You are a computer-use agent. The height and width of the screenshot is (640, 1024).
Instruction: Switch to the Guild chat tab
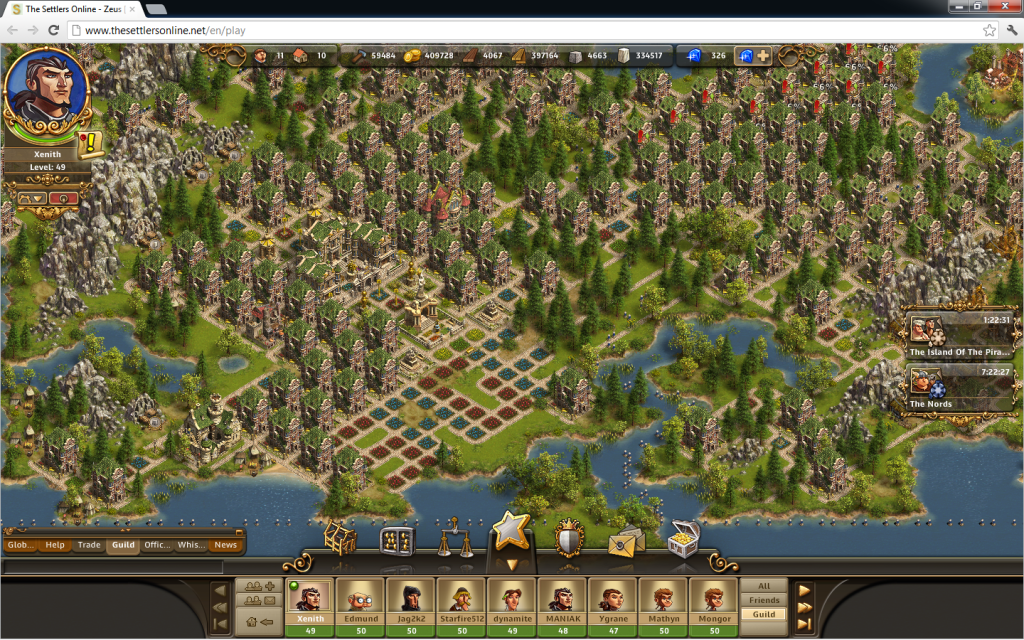click(x=123, y=545)
